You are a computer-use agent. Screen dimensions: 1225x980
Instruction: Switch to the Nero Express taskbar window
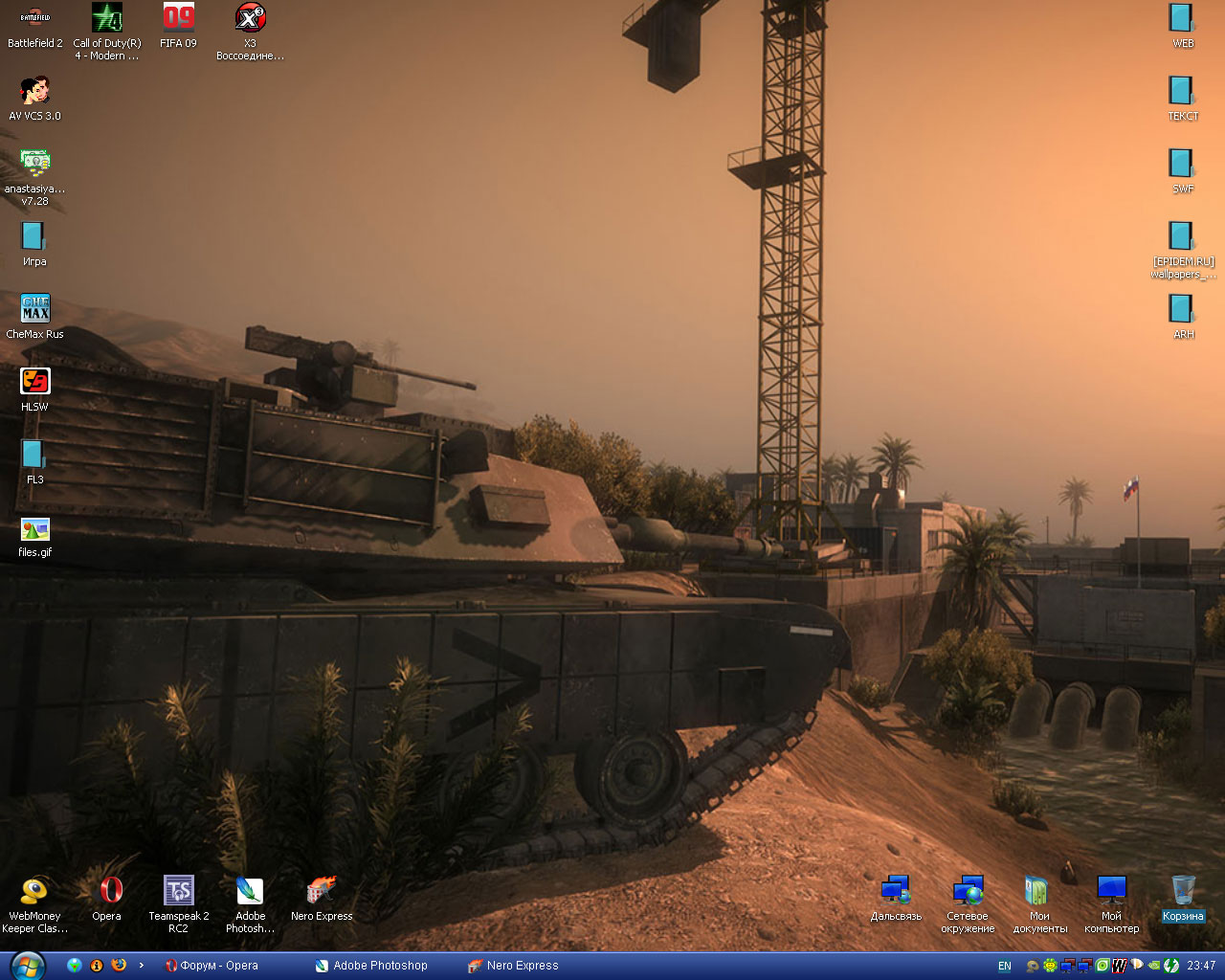[514, 966]
